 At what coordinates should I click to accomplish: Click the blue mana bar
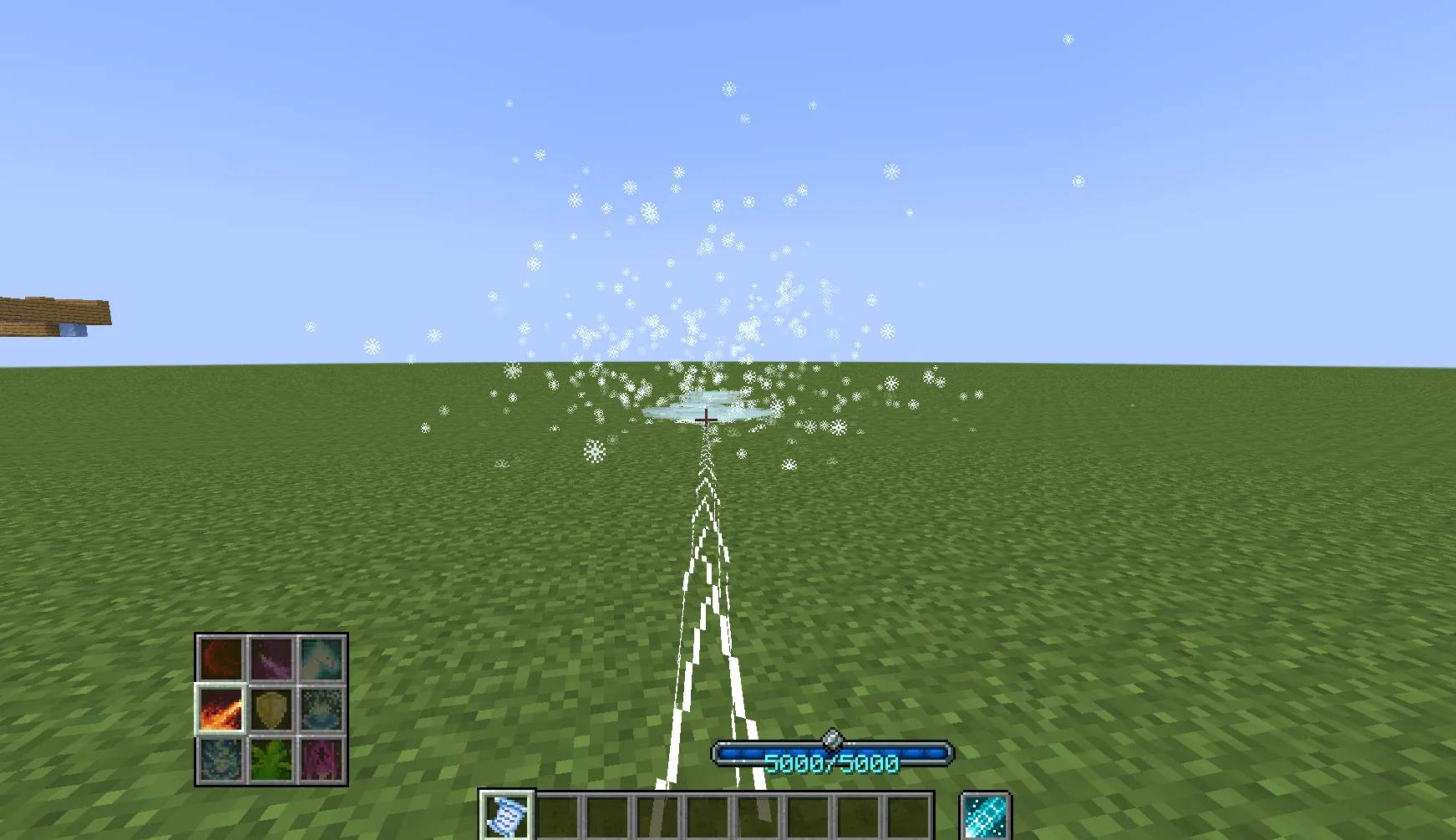pyautogui.click(x=832, y=756)
